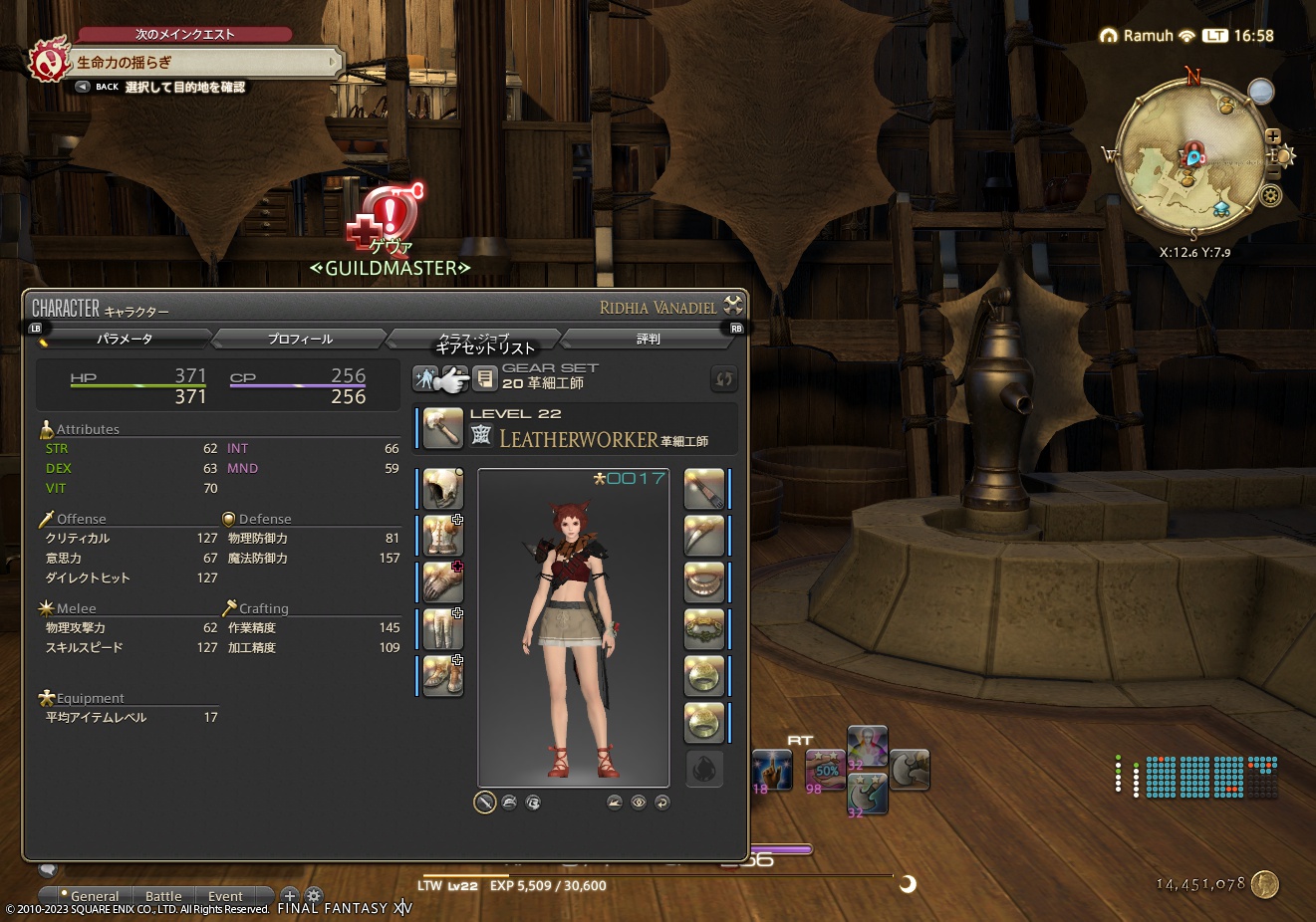
Task: Toggle the character display eye icon
Action: click(x=638, y=803)
